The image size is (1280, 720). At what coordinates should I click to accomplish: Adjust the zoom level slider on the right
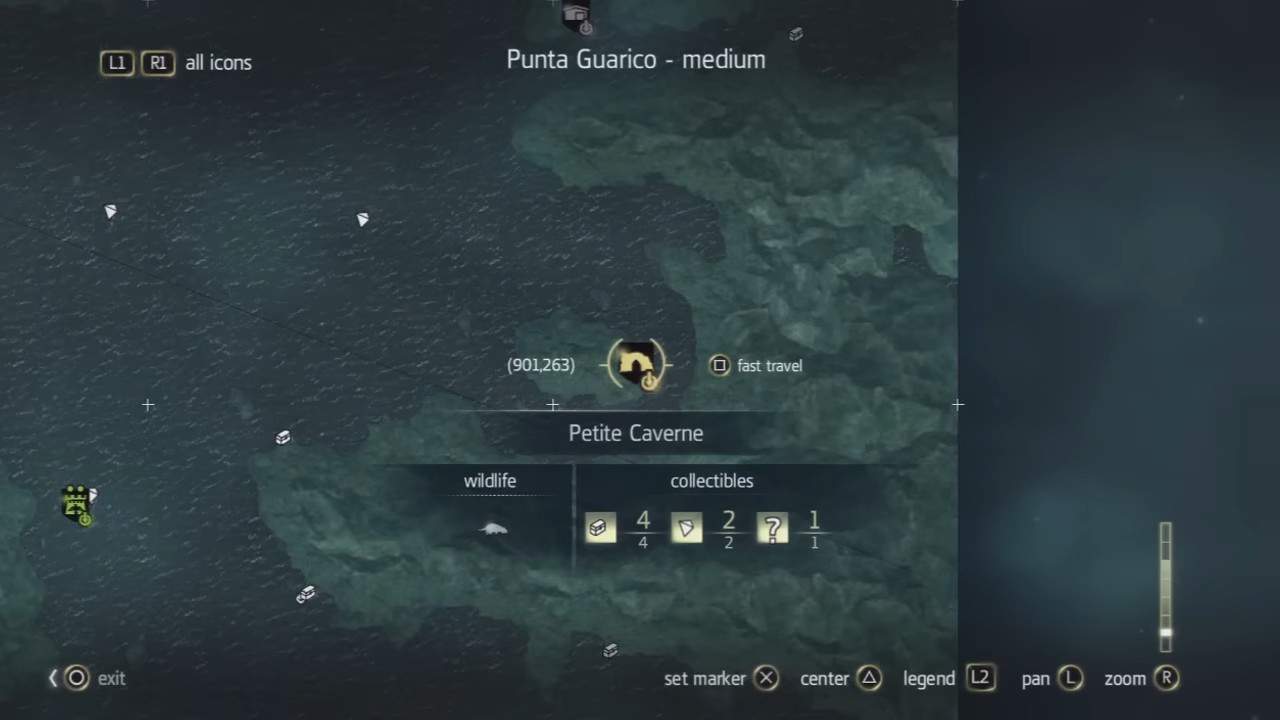click(1165, 585)
